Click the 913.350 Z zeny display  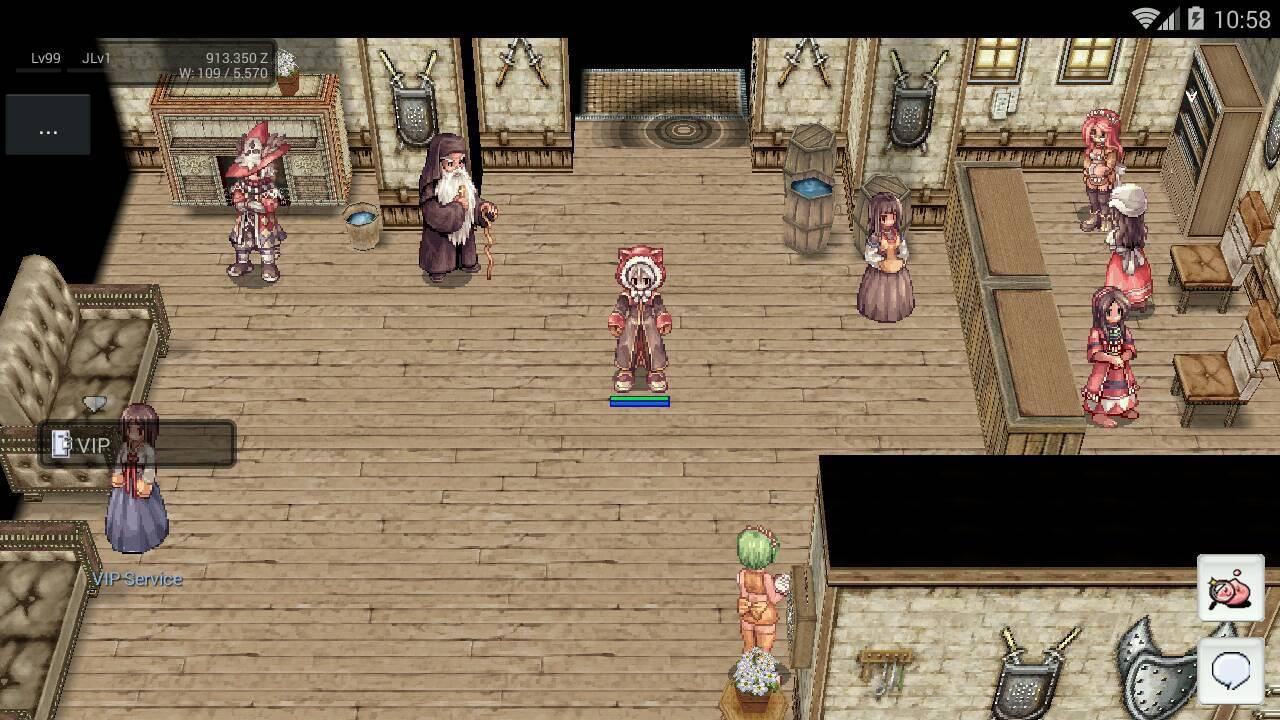[x=236, y=59]
